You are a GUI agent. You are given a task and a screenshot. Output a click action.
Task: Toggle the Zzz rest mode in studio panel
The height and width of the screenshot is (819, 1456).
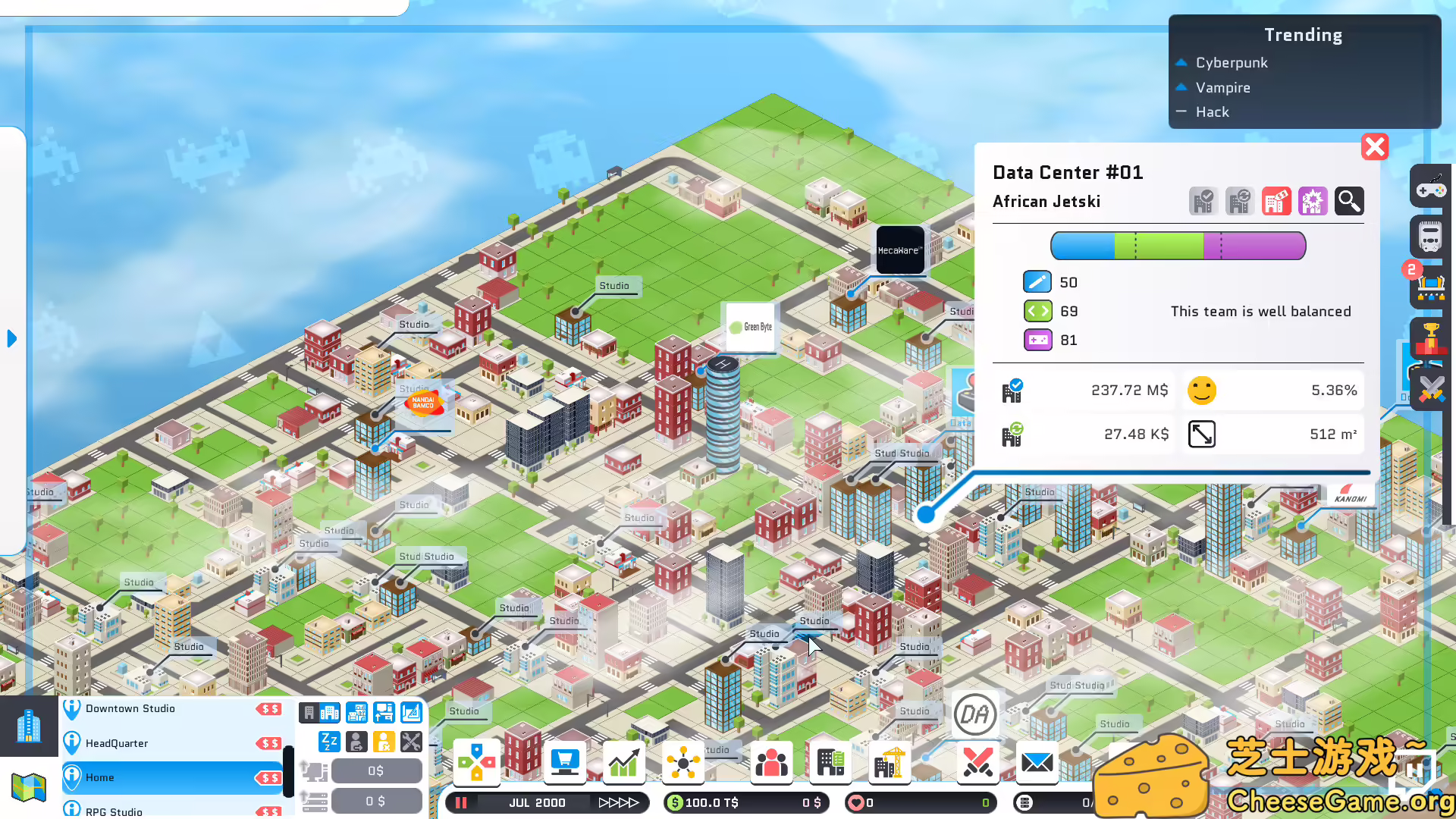point(328,742)
